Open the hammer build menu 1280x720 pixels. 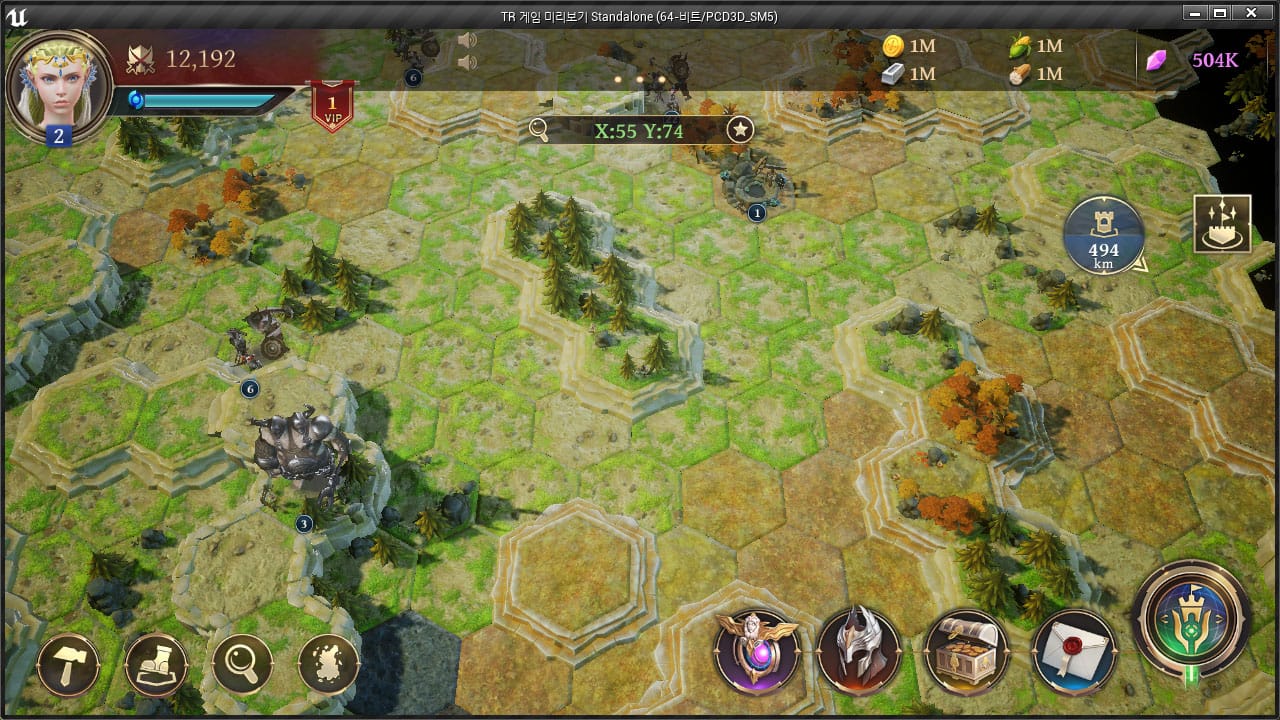(68, 664)
